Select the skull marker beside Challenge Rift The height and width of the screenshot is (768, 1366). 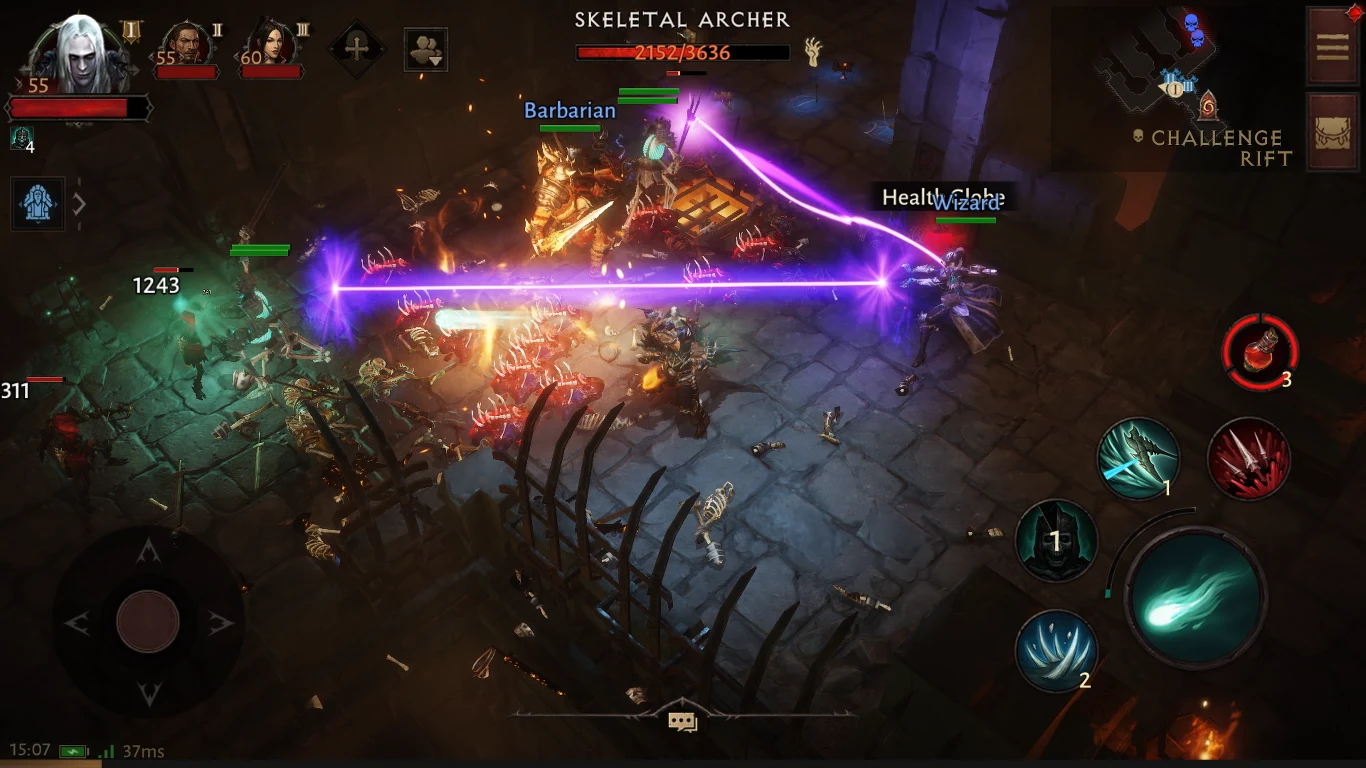click(1138, 137)
